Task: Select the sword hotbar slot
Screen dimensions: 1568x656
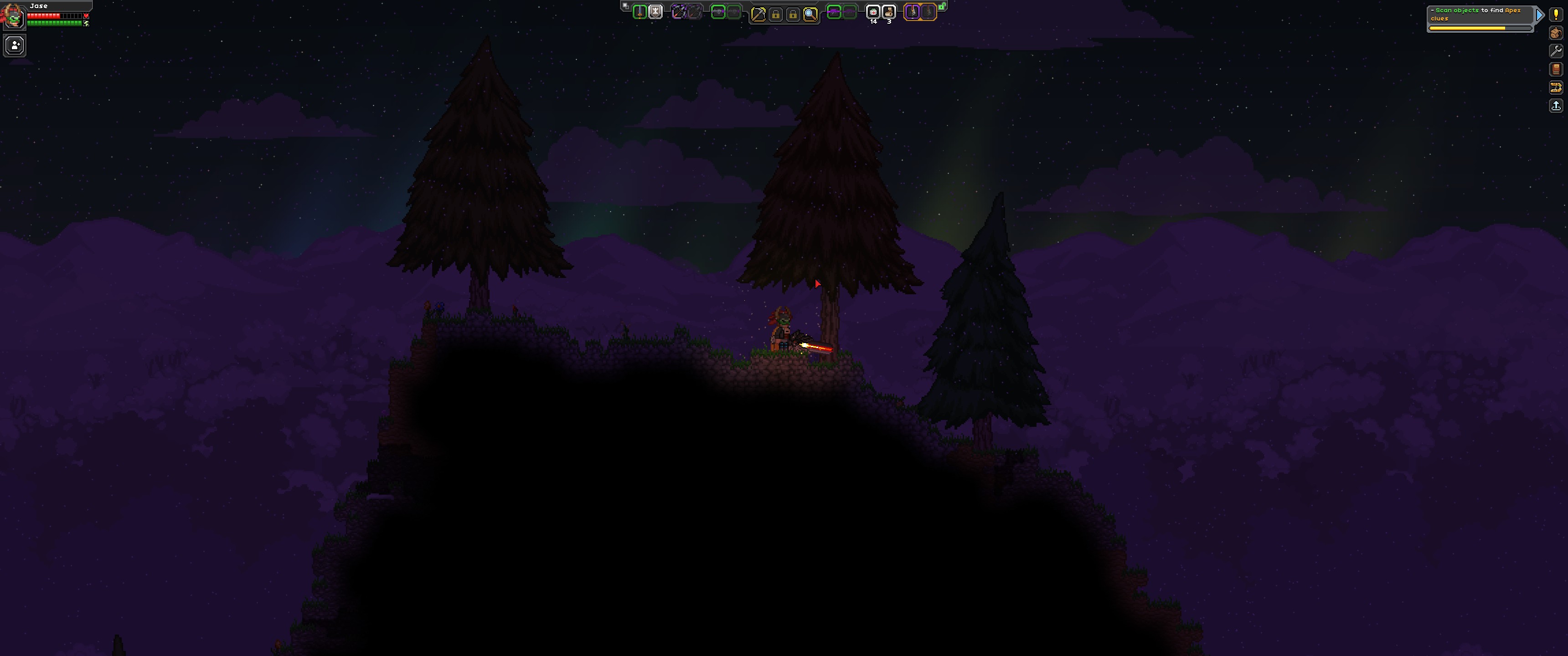Action: (x=639, y=11)
